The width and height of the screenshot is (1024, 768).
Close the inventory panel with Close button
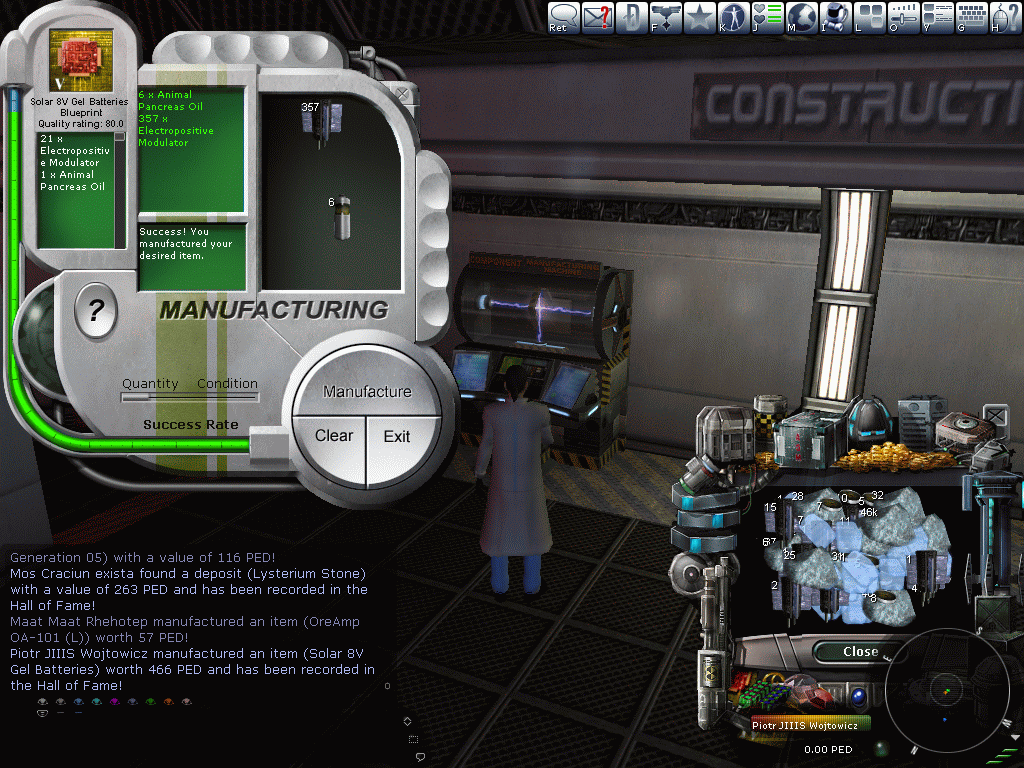tap(859, 652)
